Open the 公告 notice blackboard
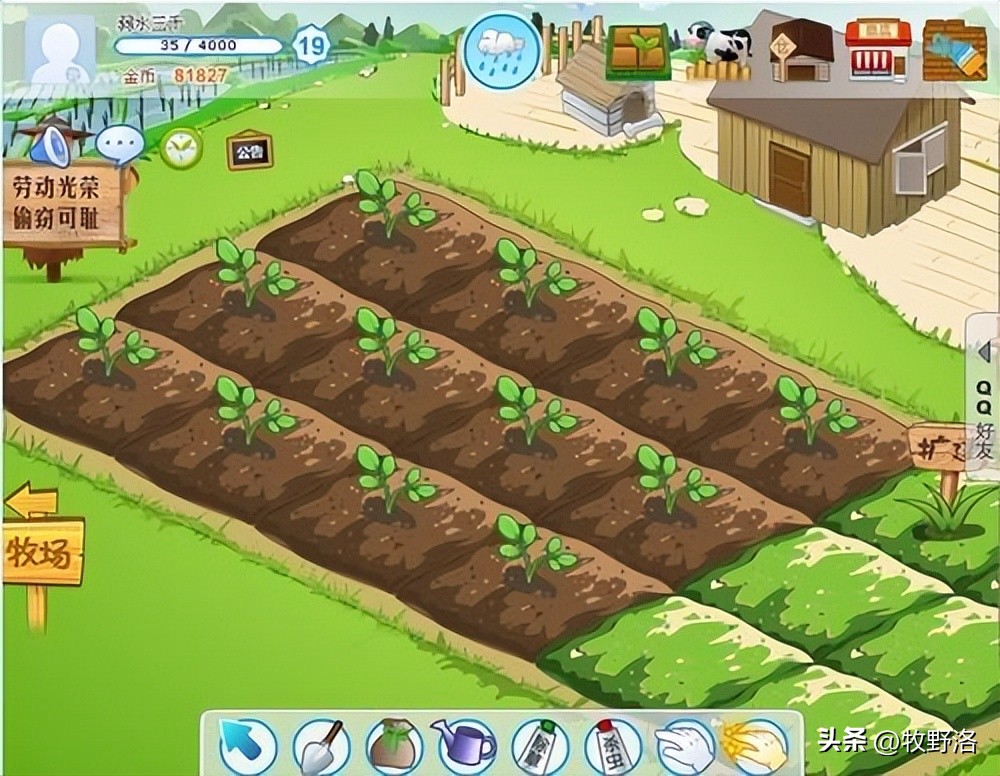Screen dimensions: 1000x776 (x=245, y=152)
